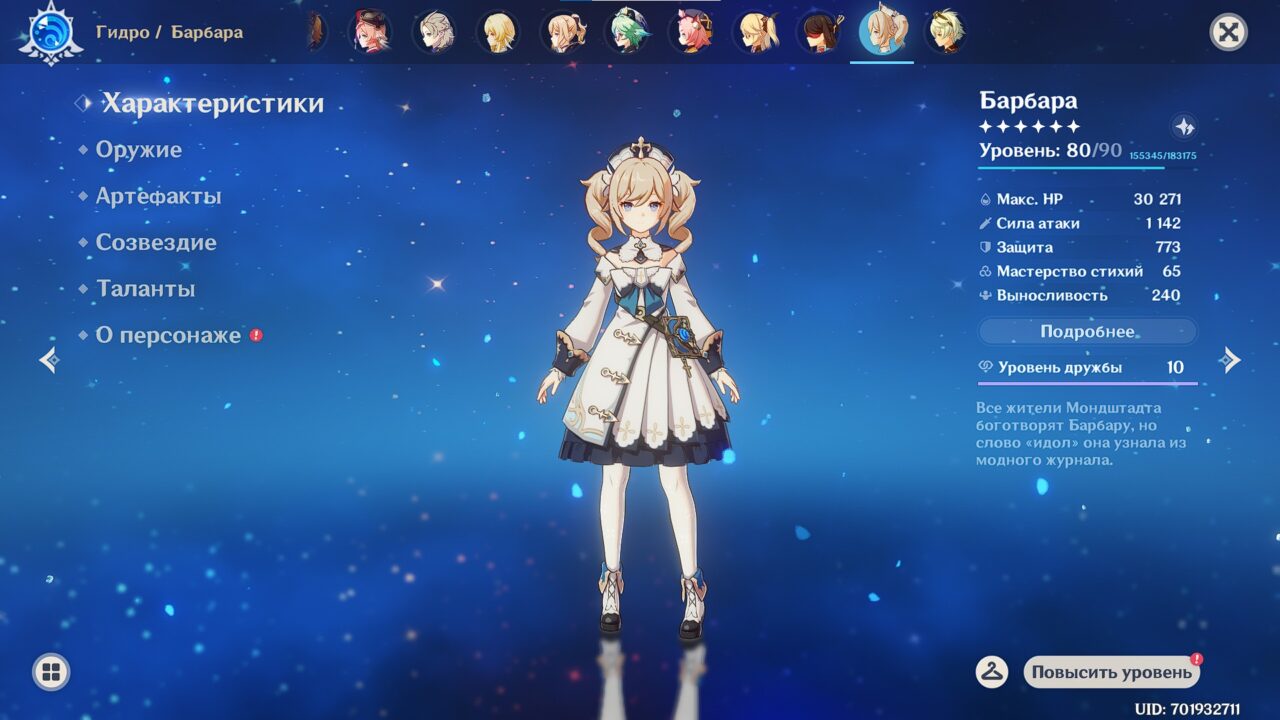Open the О персонаже profile entry
The width and height of the screenshot is (1280, 720).
pyautogui.click(x=168, y=335)
